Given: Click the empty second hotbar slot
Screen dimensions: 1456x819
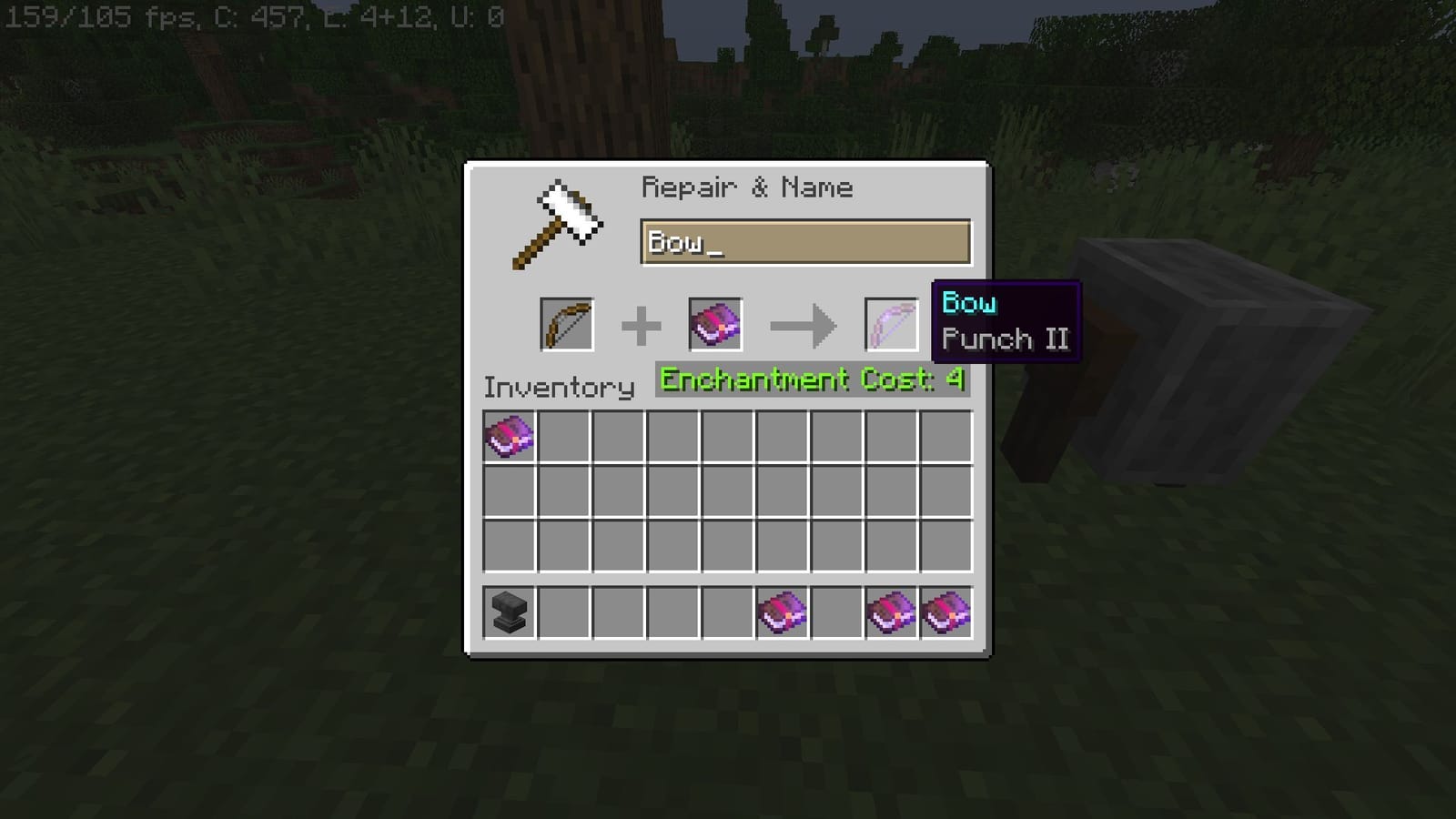Looking at the screenshot, I should click(x=564, y=611).
